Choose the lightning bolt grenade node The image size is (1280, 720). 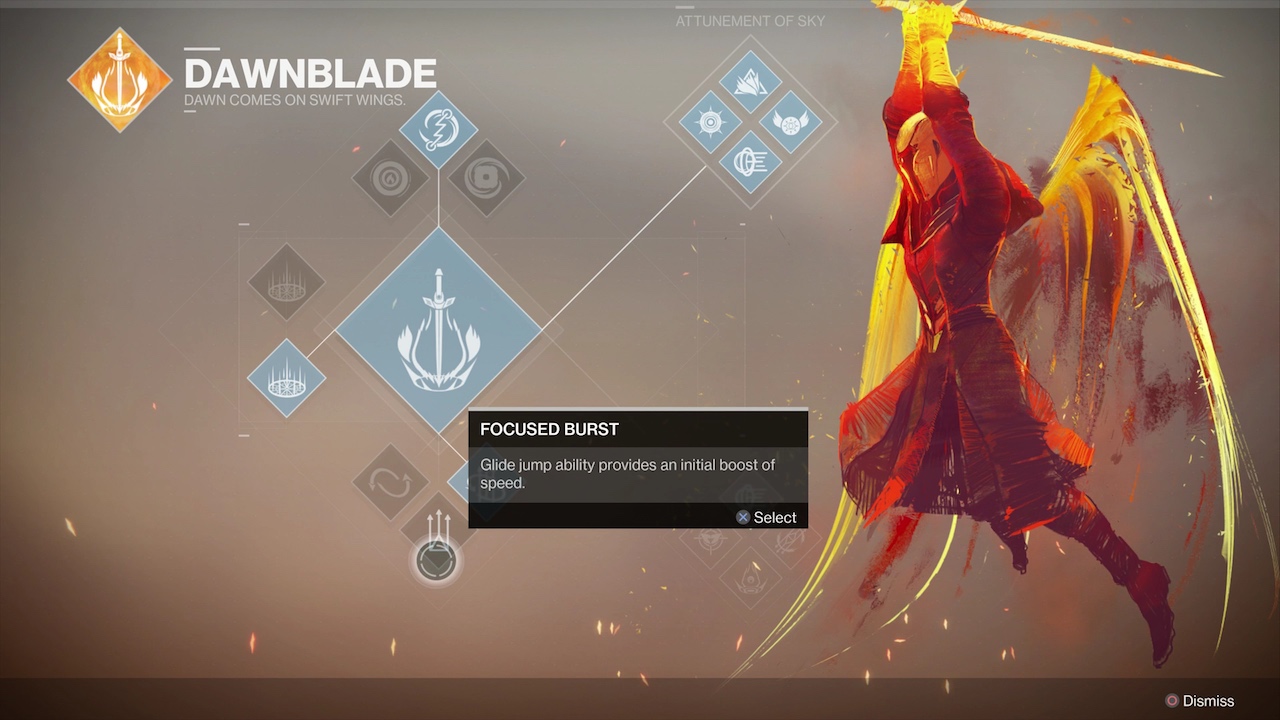point(438,129)
